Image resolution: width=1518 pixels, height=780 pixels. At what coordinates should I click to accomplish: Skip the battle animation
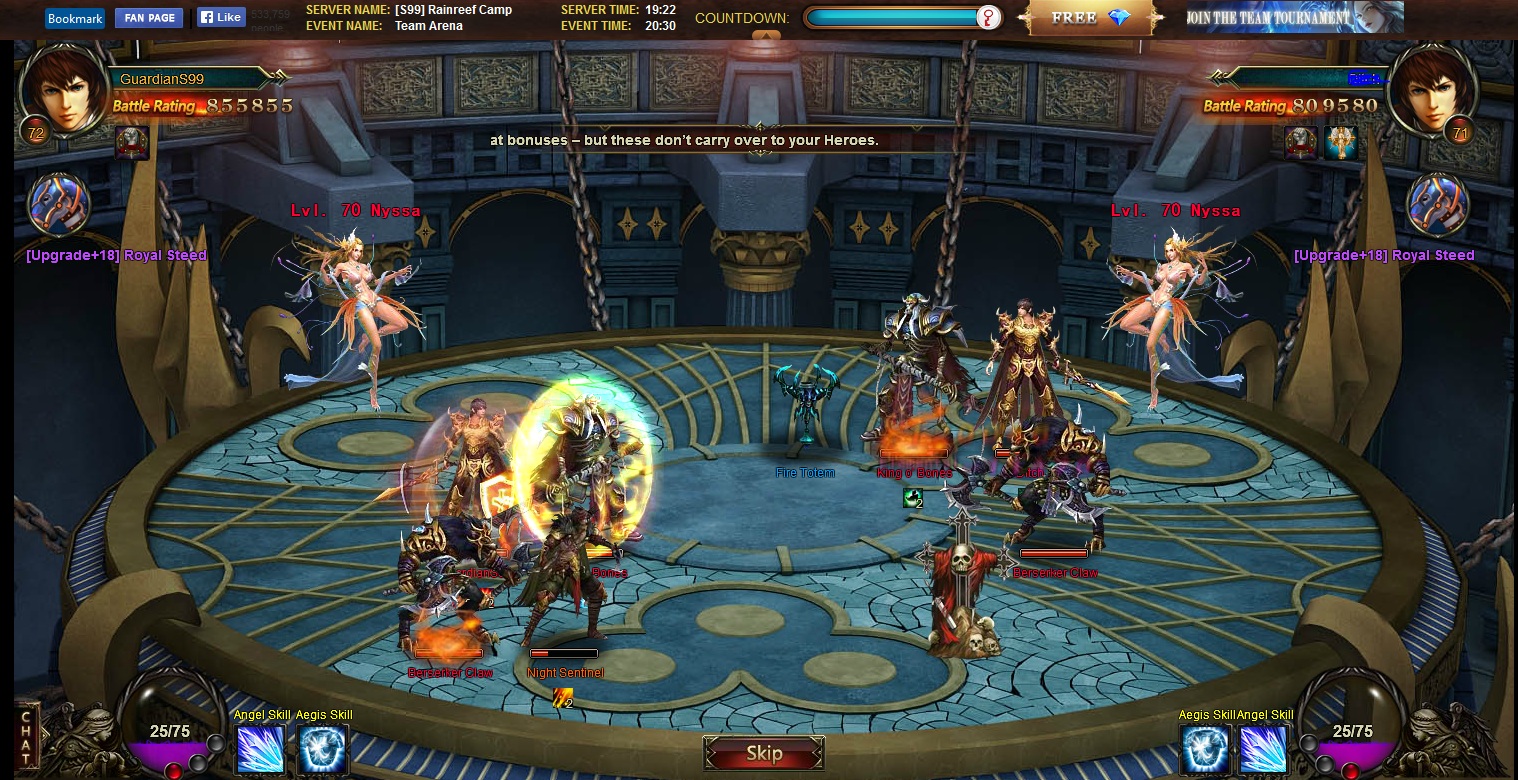click(x=764, y=753)
